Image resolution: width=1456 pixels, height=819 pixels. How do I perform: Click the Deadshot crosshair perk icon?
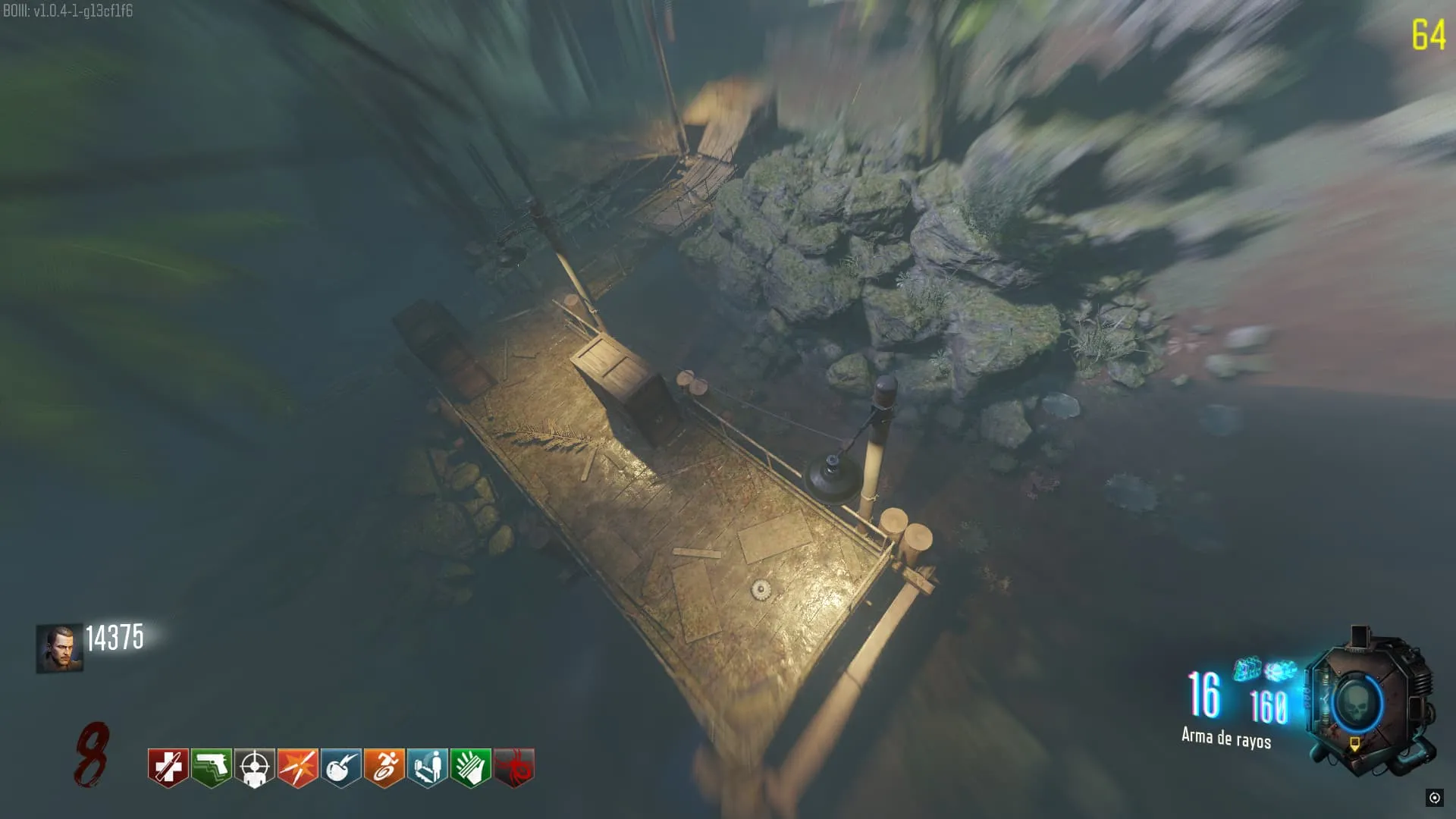(x=254, y=767)
